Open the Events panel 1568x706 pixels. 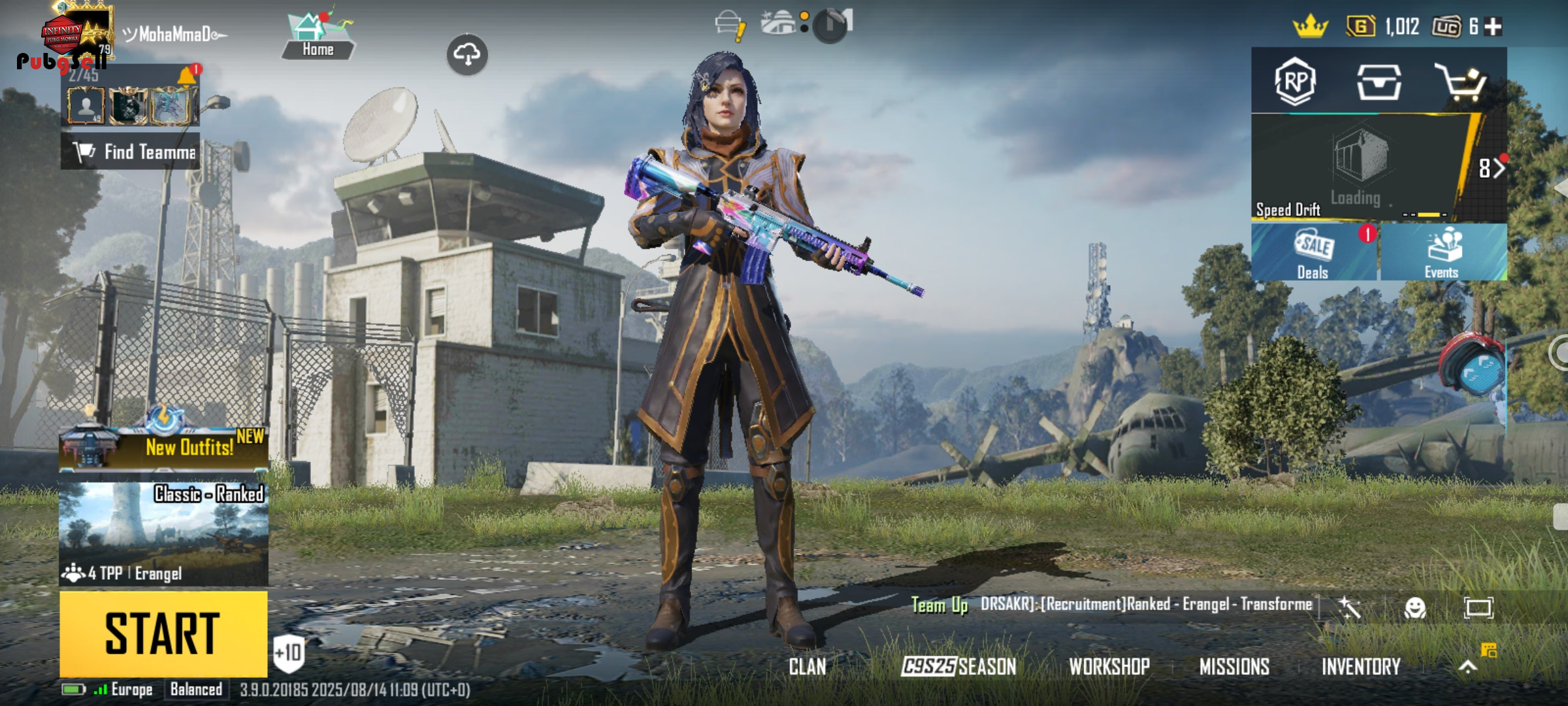click(1443, 254)
